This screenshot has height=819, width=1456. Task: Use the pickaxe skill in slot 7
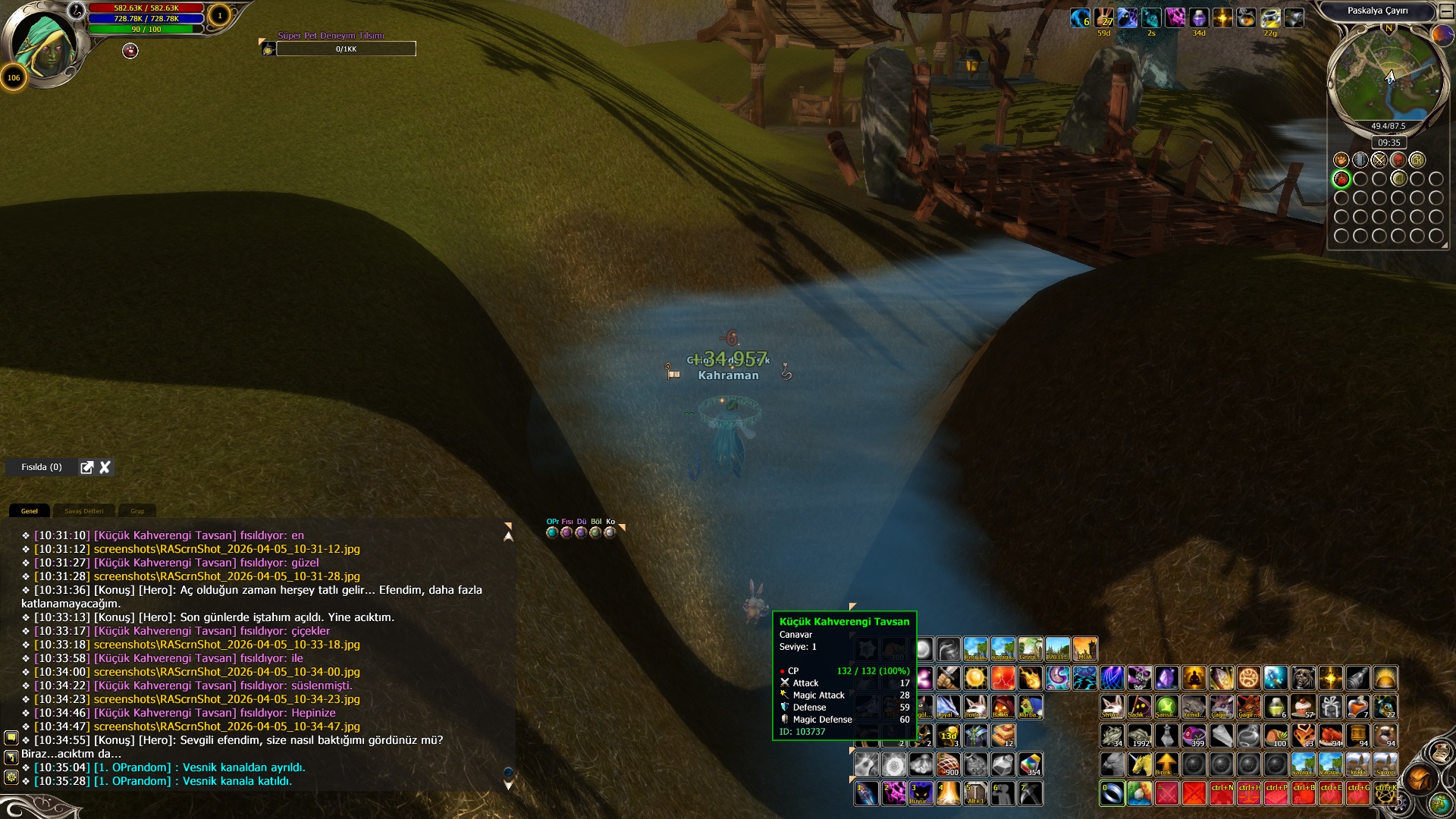click(1030, 793)
